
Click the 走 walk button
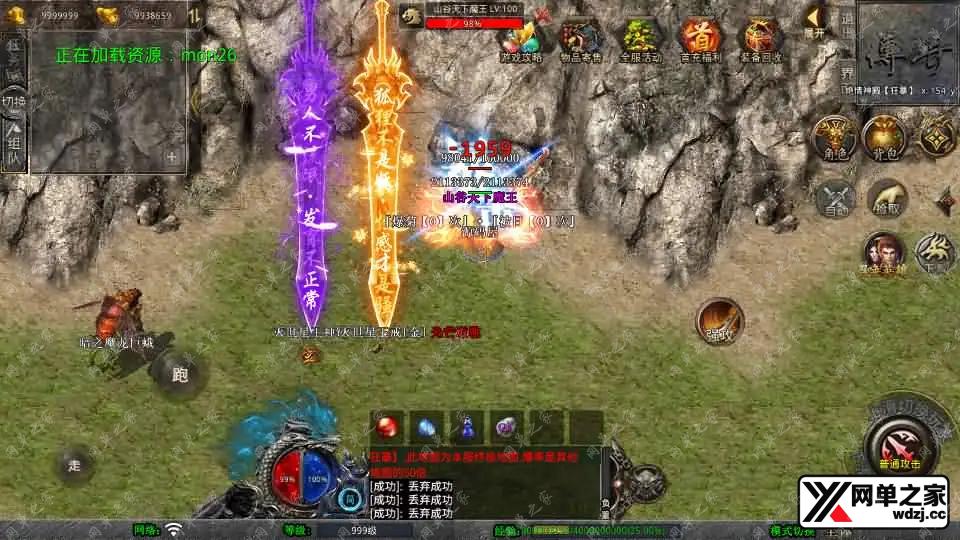[75, 465]
